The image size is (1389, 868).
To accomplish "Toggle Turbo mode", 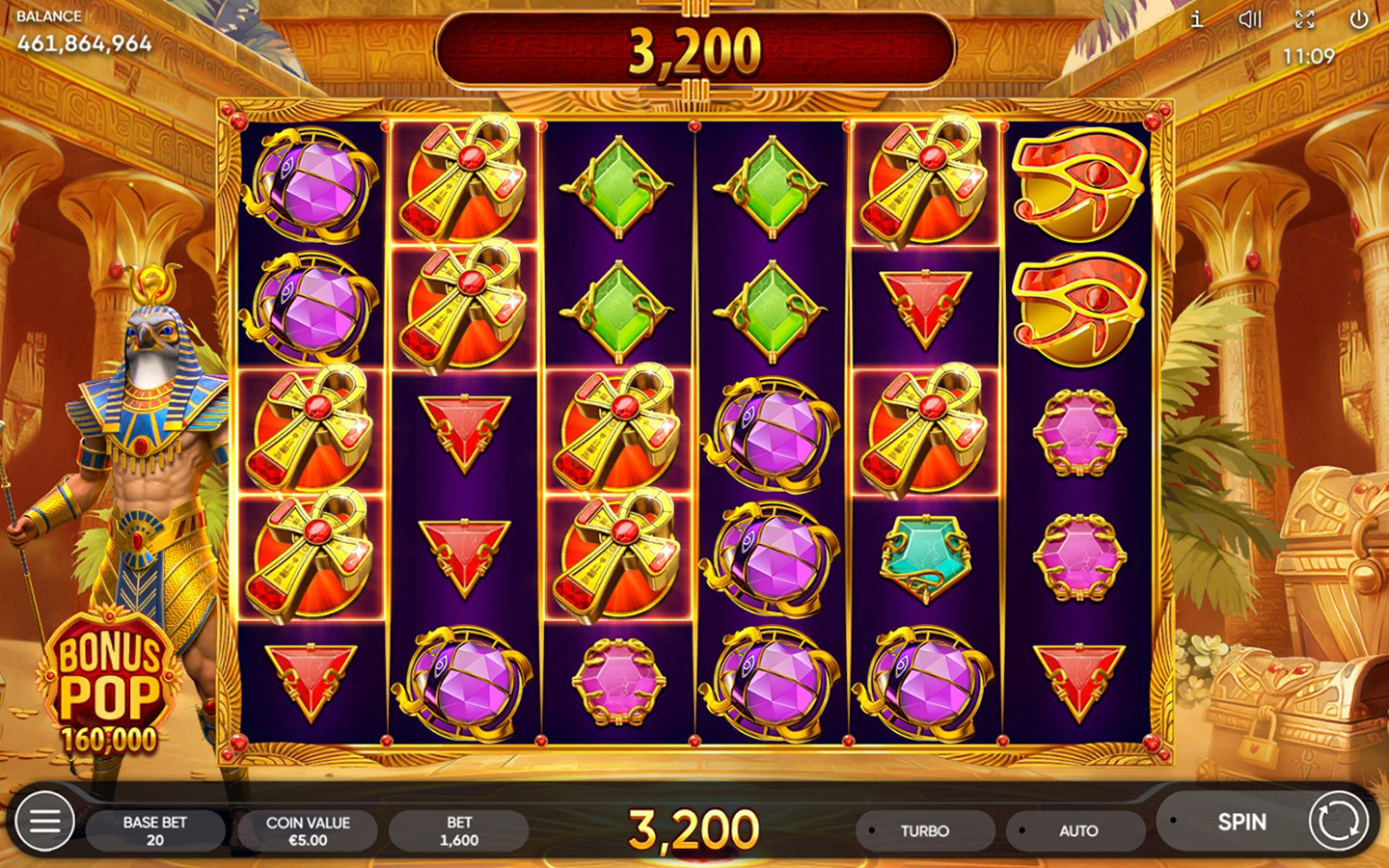I will [x=924, y=830].
